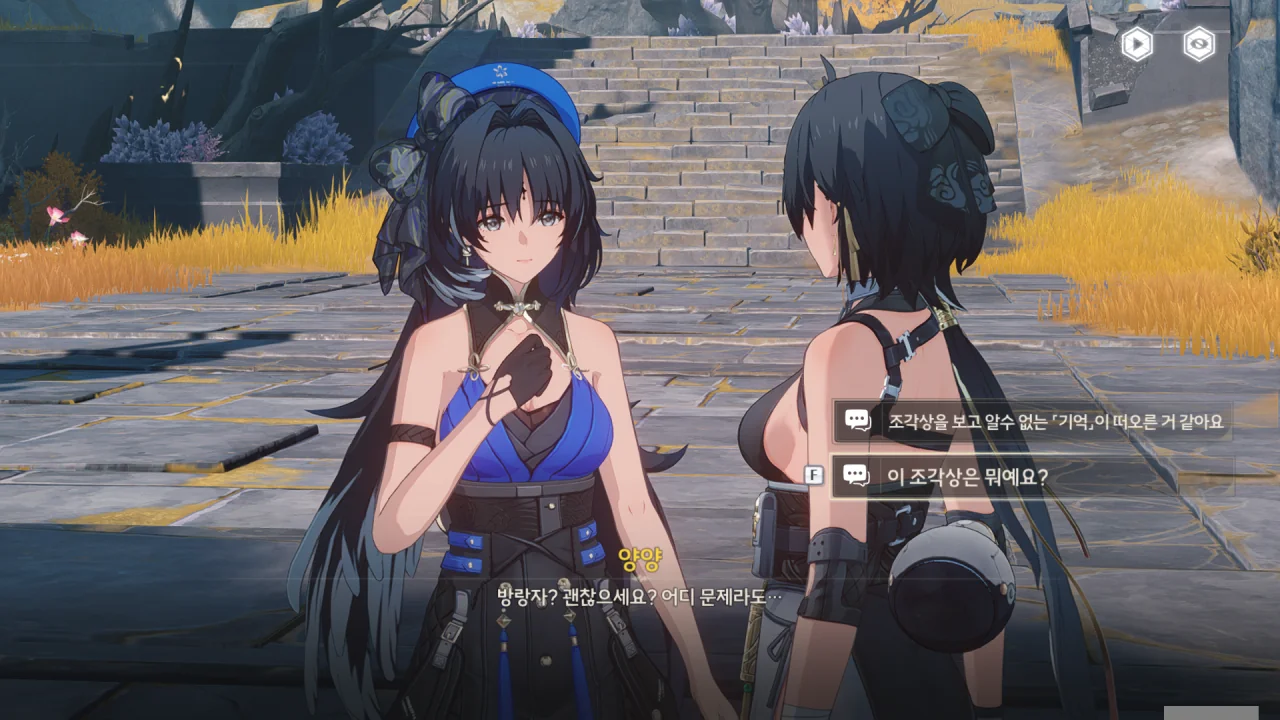Hide the dialogue interface with the eye icon

point(1199,44)
